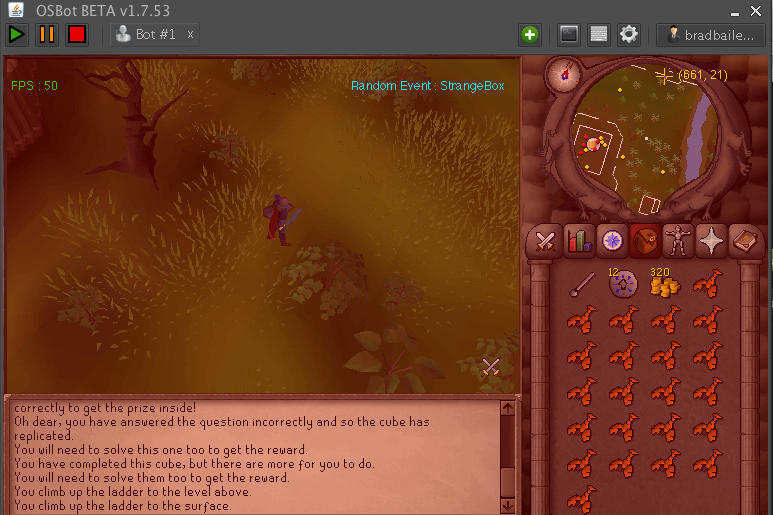
Task: Open the bradbaile account dropdown
Action: tap(711, 34)
